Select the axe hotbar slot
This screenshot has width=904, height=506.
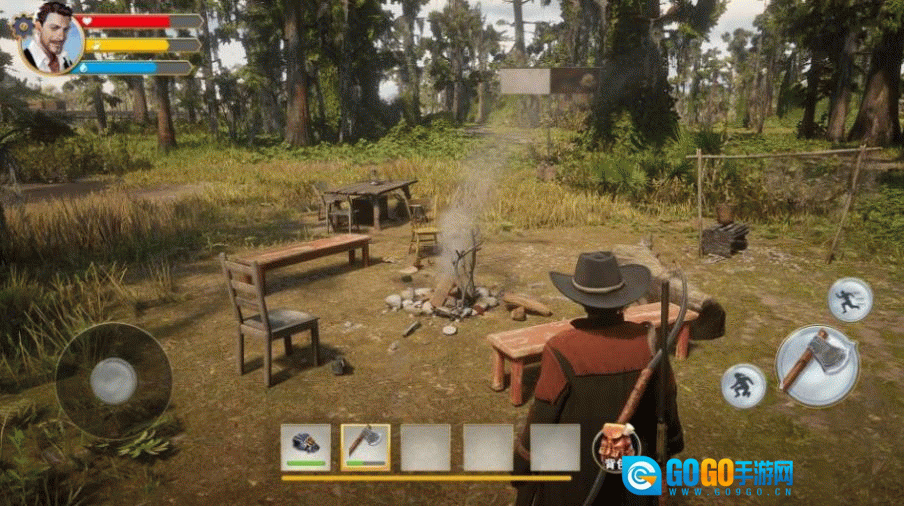click(x=365, y=446)
